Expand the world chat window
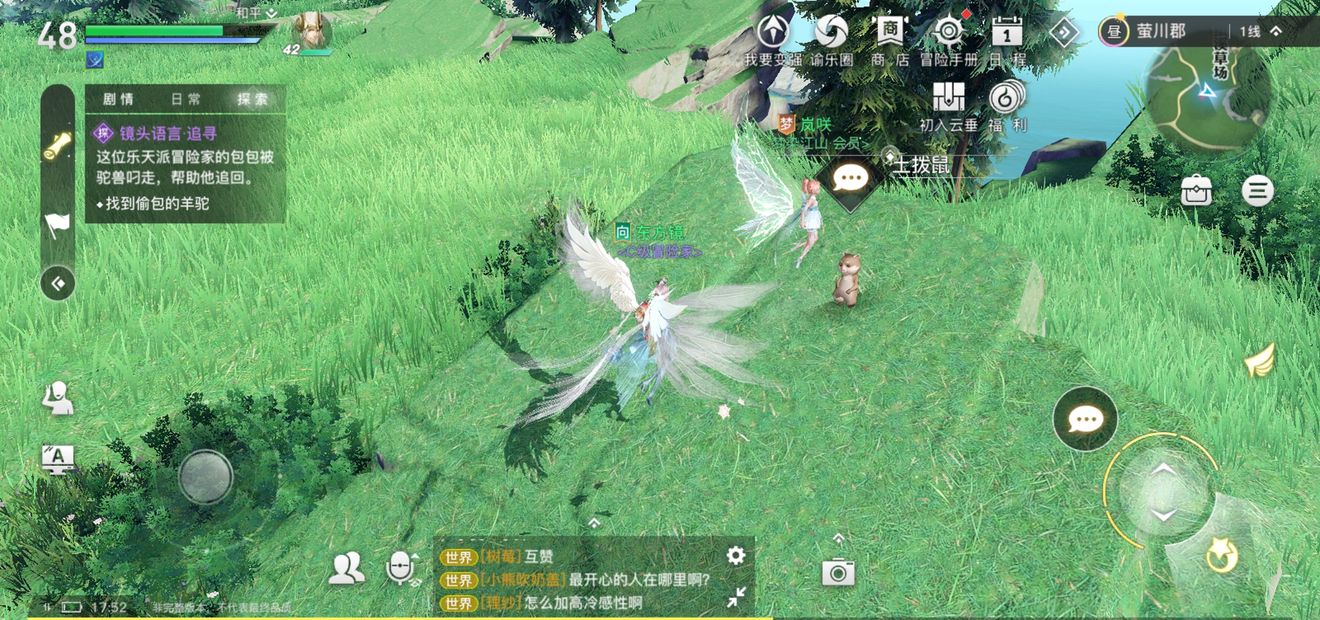1320x620 pixels. 736,597
